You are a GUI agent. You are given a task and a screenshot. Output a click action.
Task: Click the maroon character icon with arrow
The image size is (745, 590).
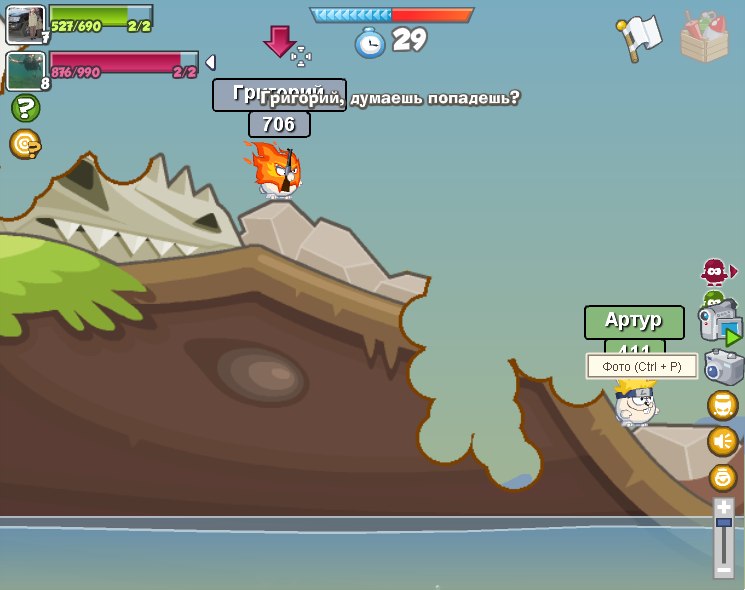pos(716,271)
